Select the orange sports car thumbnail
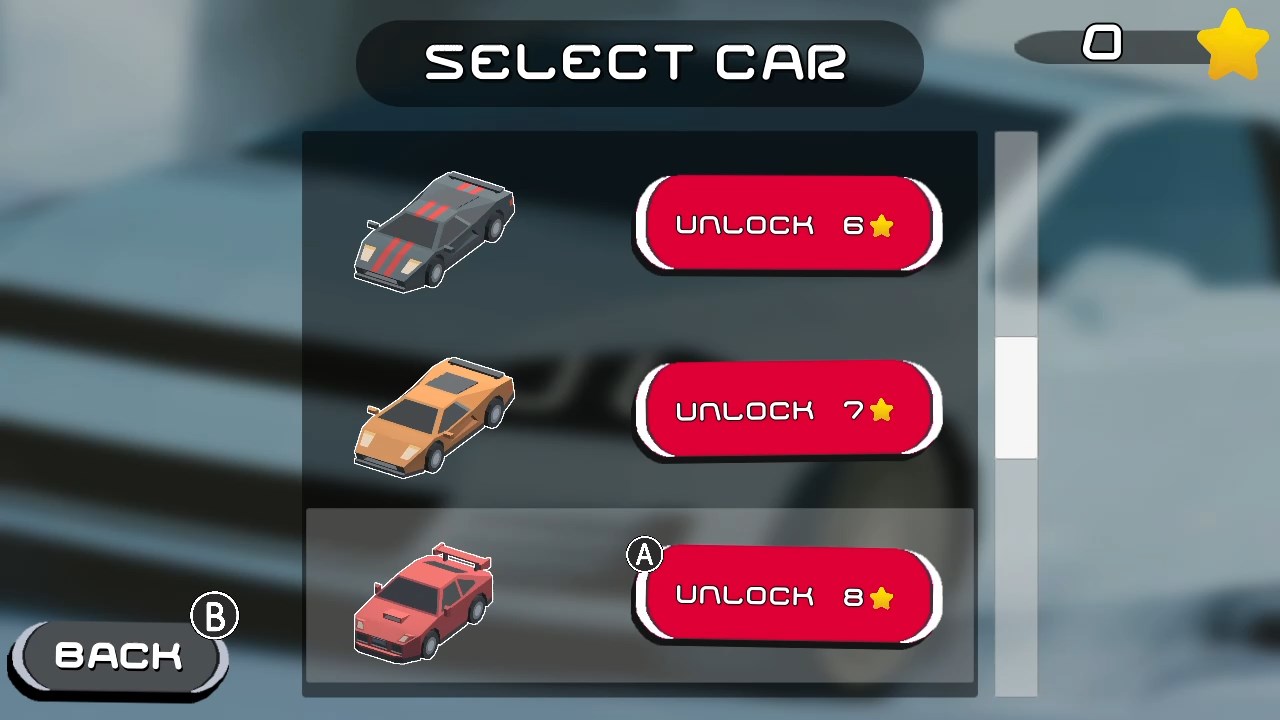Viewport: 1280px width, 720px height. tap(435, 417)
